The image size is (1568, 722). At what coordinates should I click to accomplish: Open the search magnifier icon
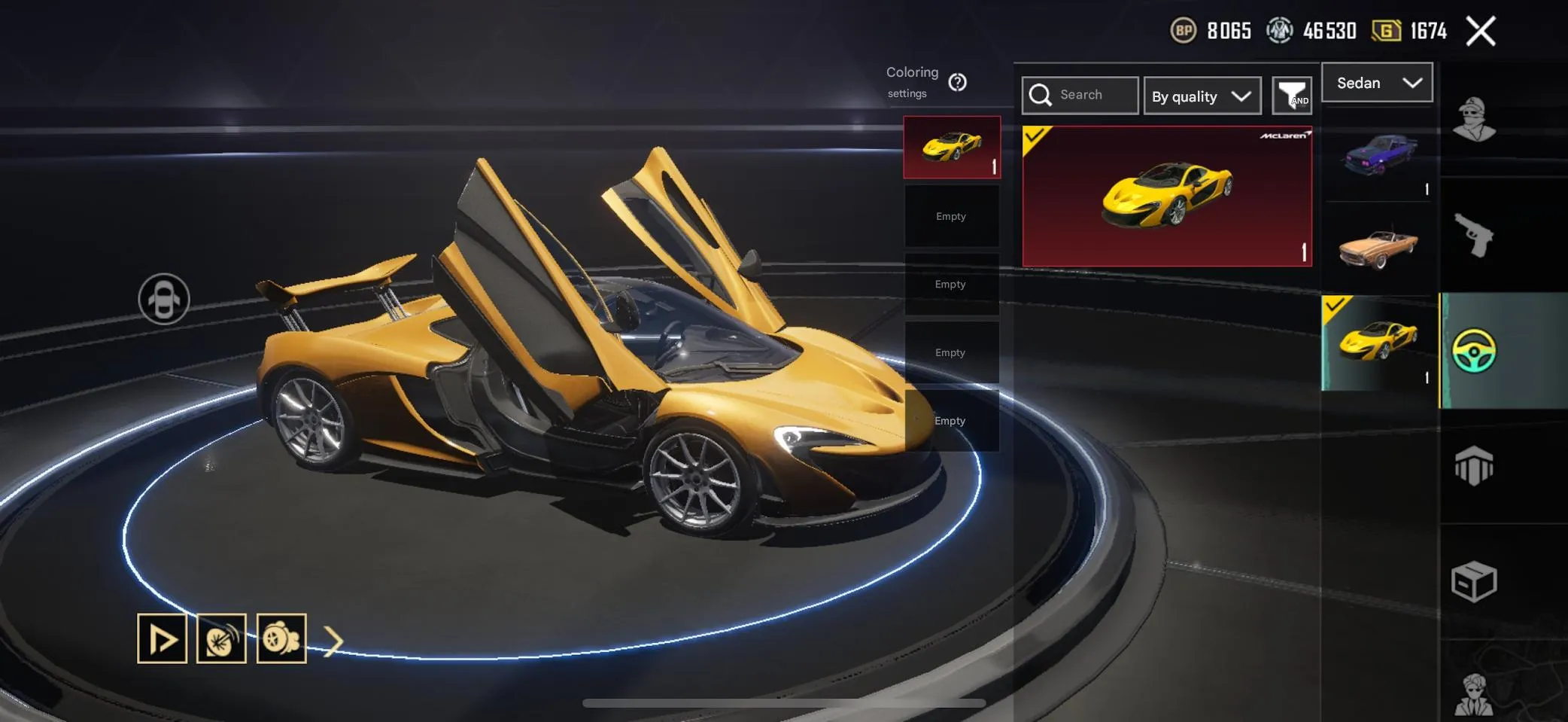coord(1041,95)
